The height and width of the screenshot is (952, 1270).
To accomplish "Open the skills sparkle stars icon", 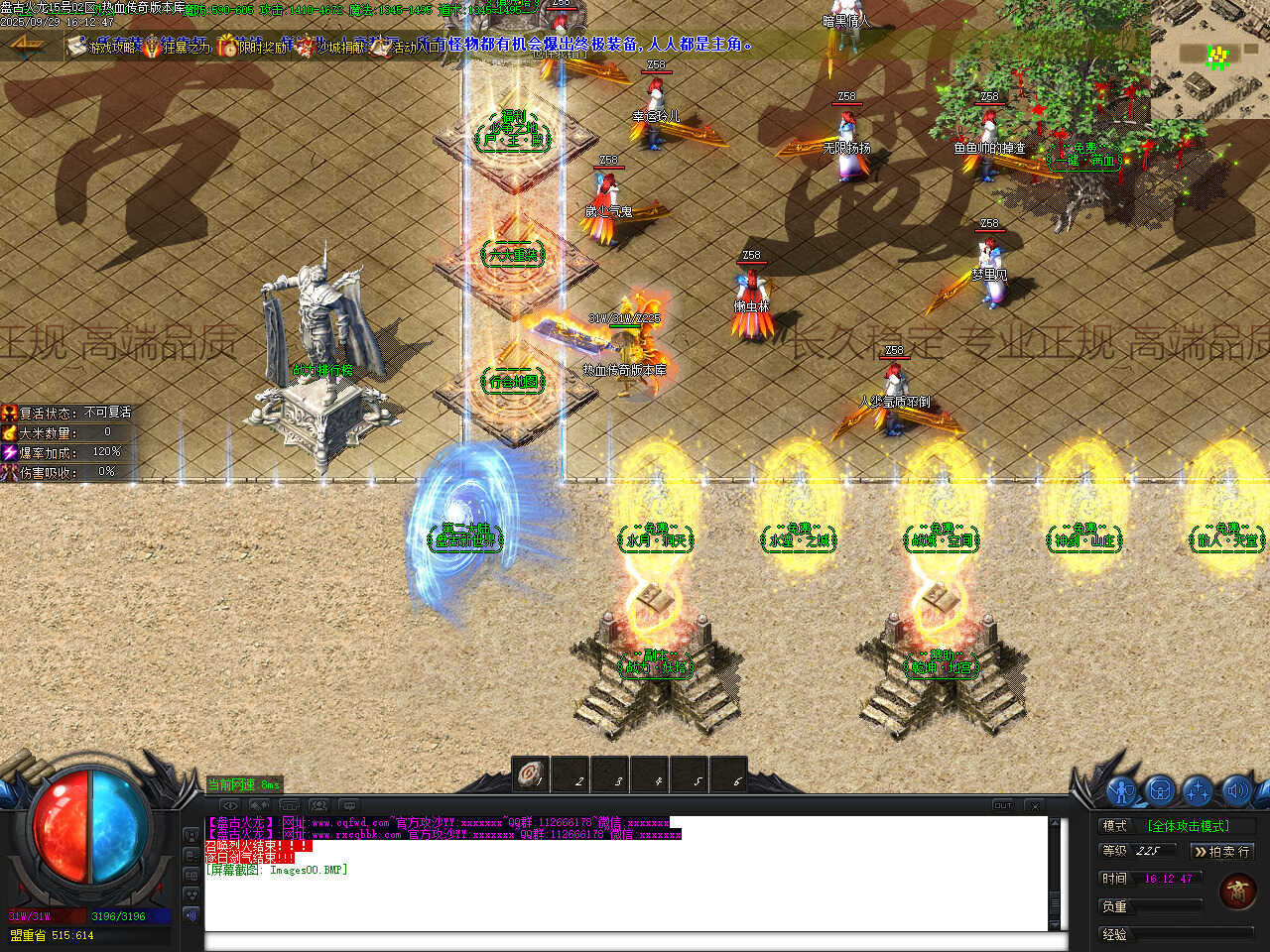I will (1198, 790).
